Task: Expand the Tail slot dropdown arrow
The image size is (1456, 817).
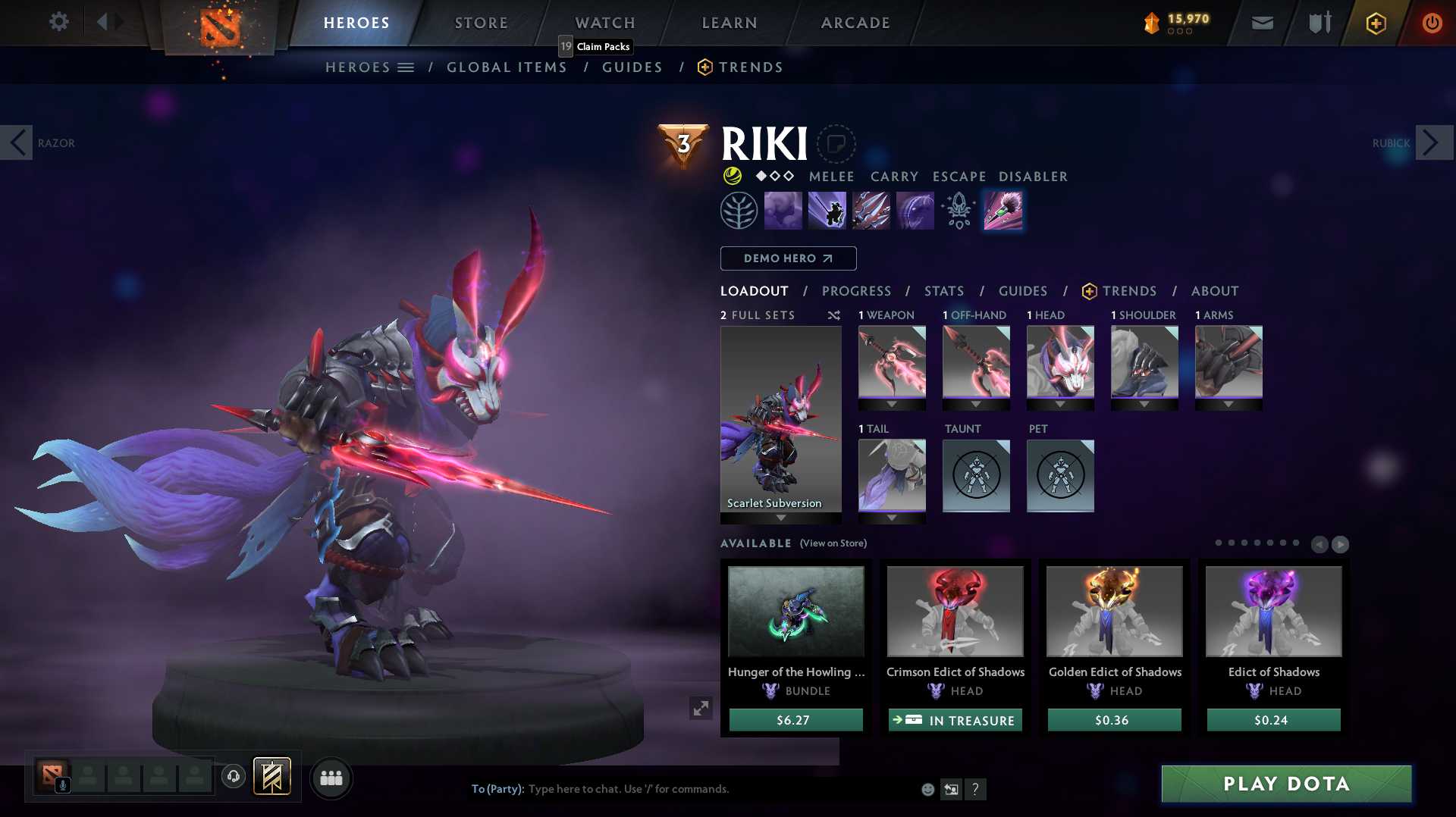Action: tap(891, 518)
